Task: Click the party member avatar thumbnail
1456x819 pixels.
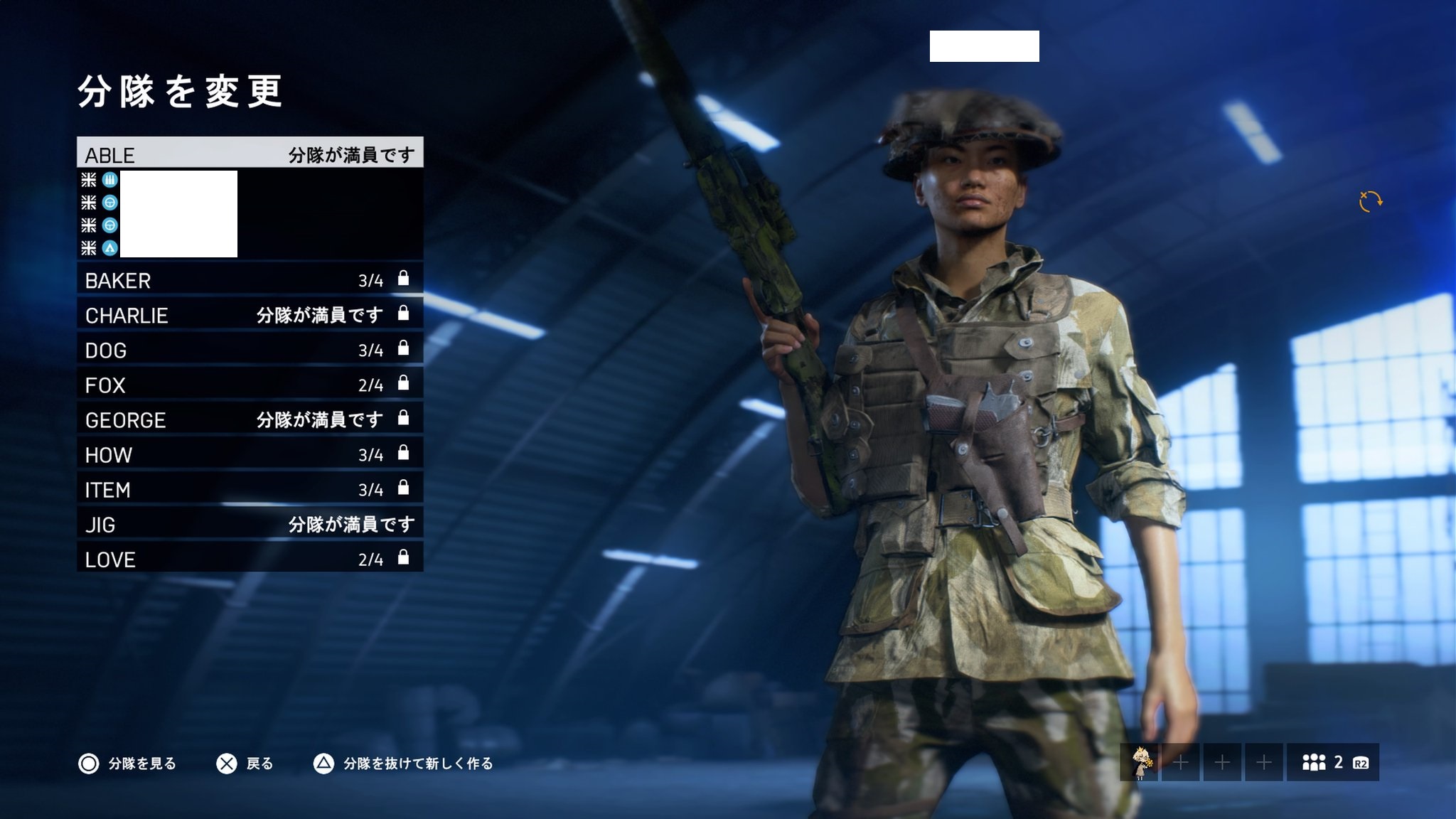Action: (1140, 763)
